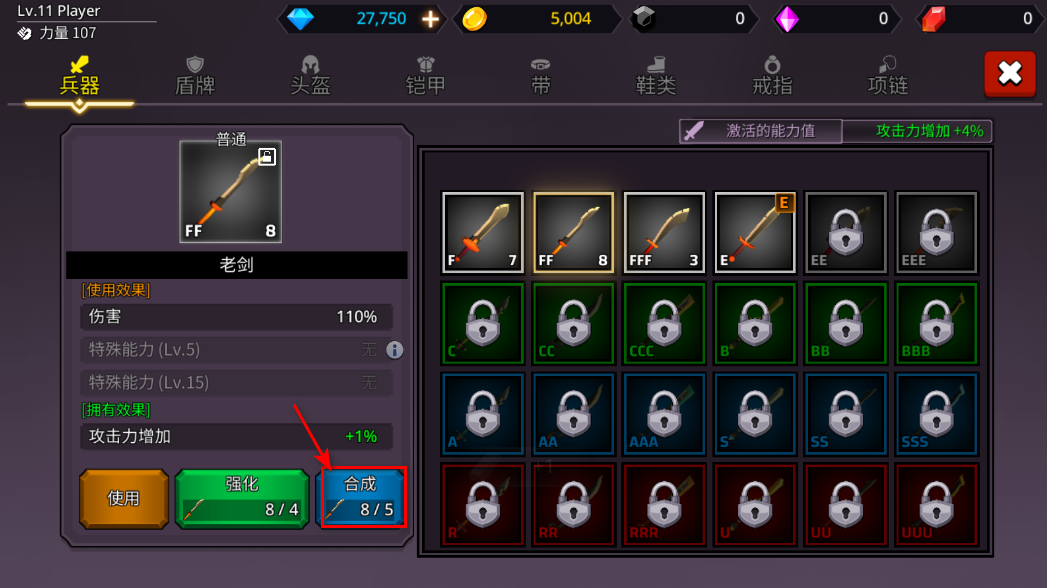1047x588 pixels.
Task: Select the E-grade equipped sword slot
Action: tap(755, 233)
